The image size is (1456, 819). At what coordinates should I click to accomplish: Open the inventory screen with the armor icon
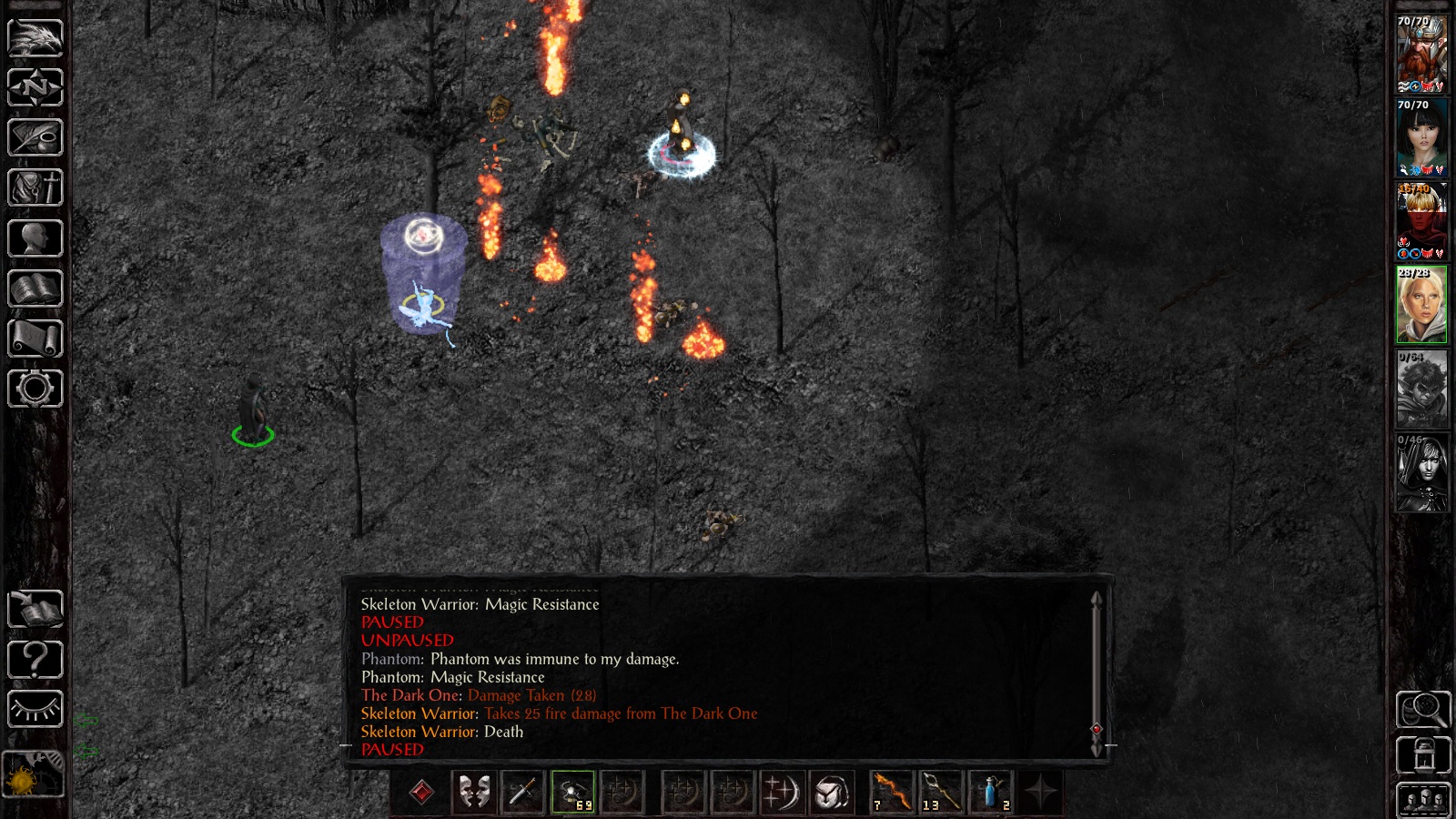point(35,188)
